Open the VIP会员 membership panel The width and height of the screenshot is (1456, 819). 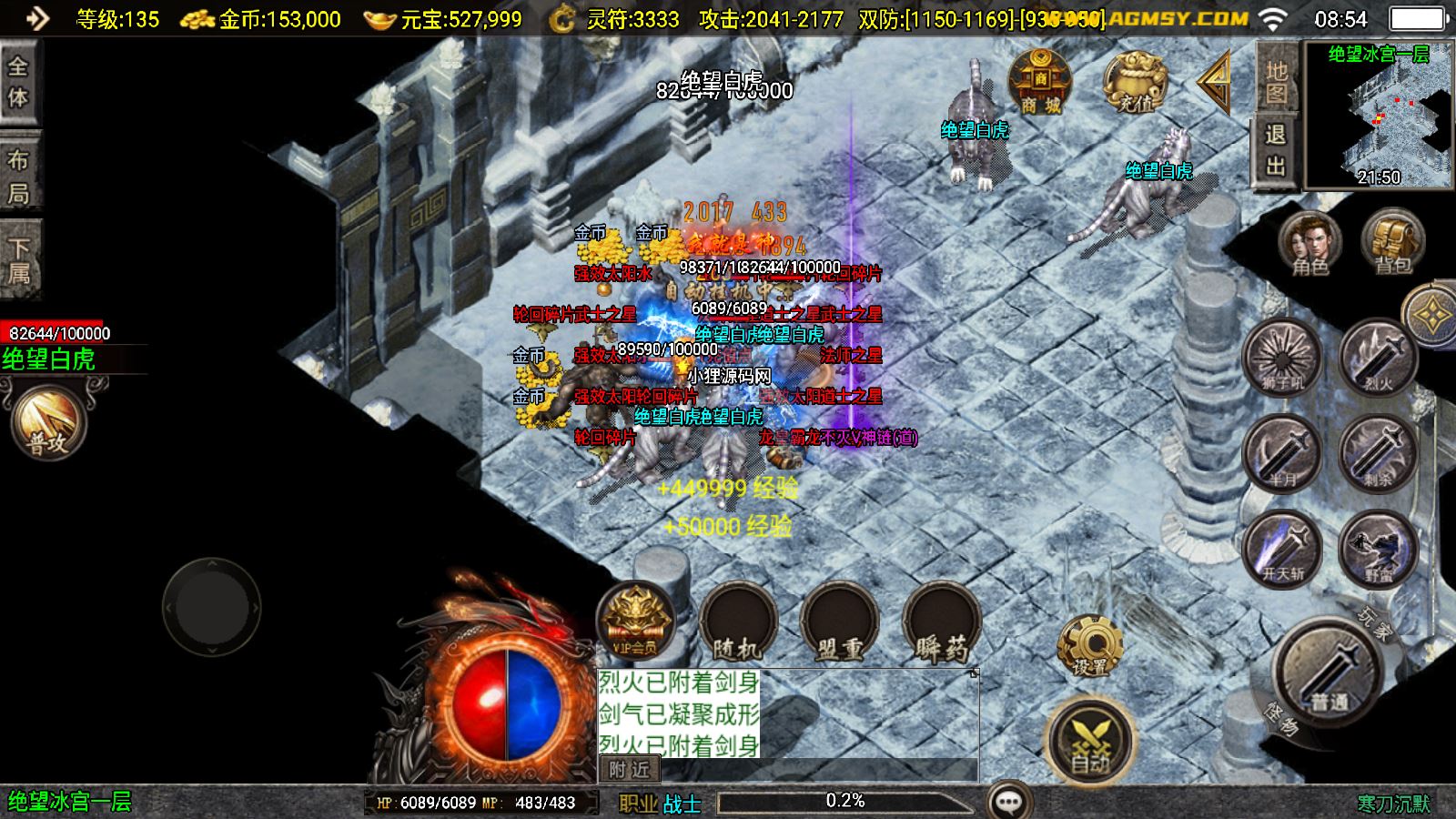636,622
